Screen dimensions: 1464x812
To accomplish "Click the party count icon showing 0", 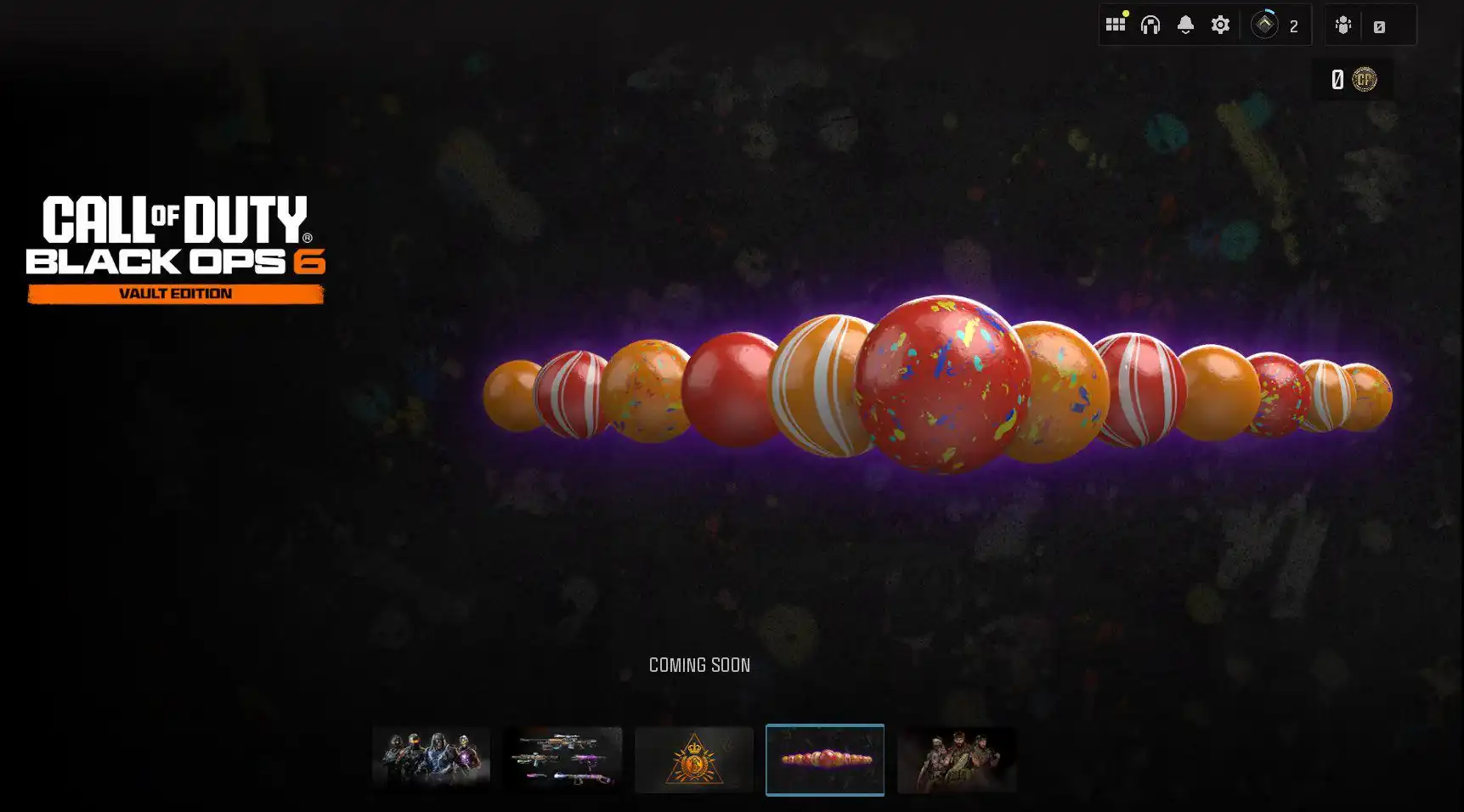I will click(1378, 25).
